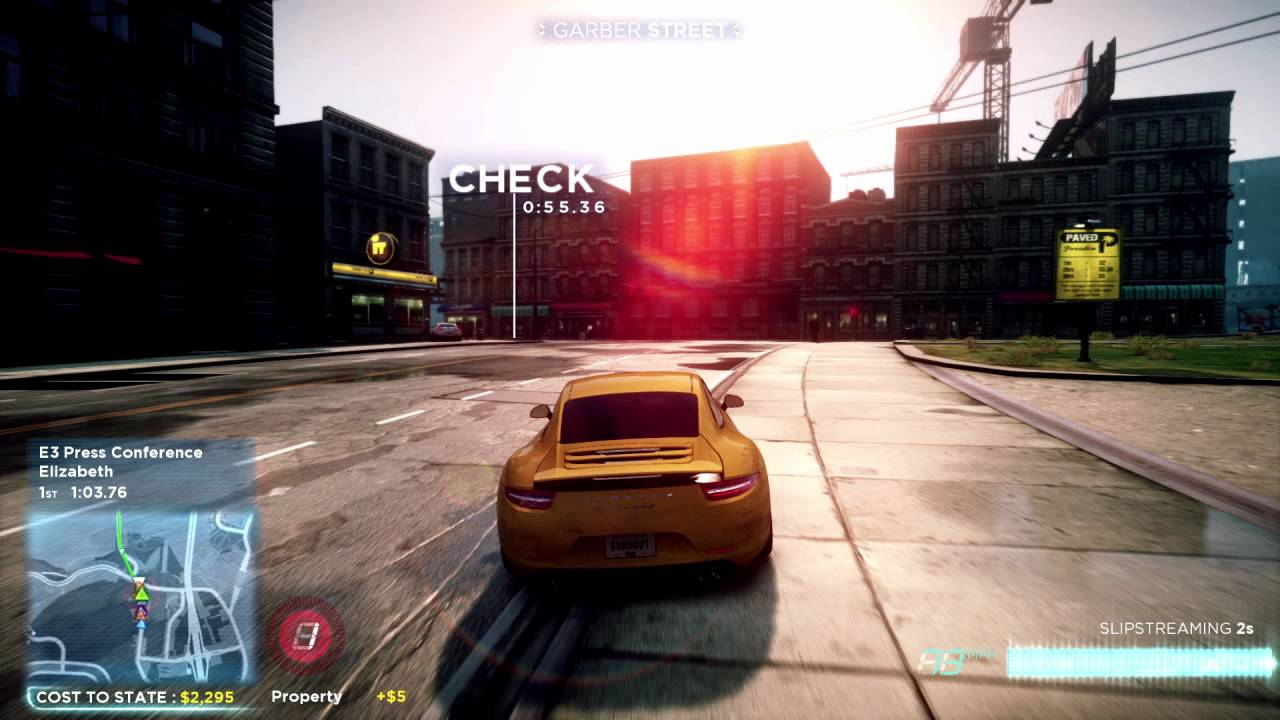Click the green player arrow on the minimap
The height and width of the screenshot is (720, 1280).
point(141,595)
